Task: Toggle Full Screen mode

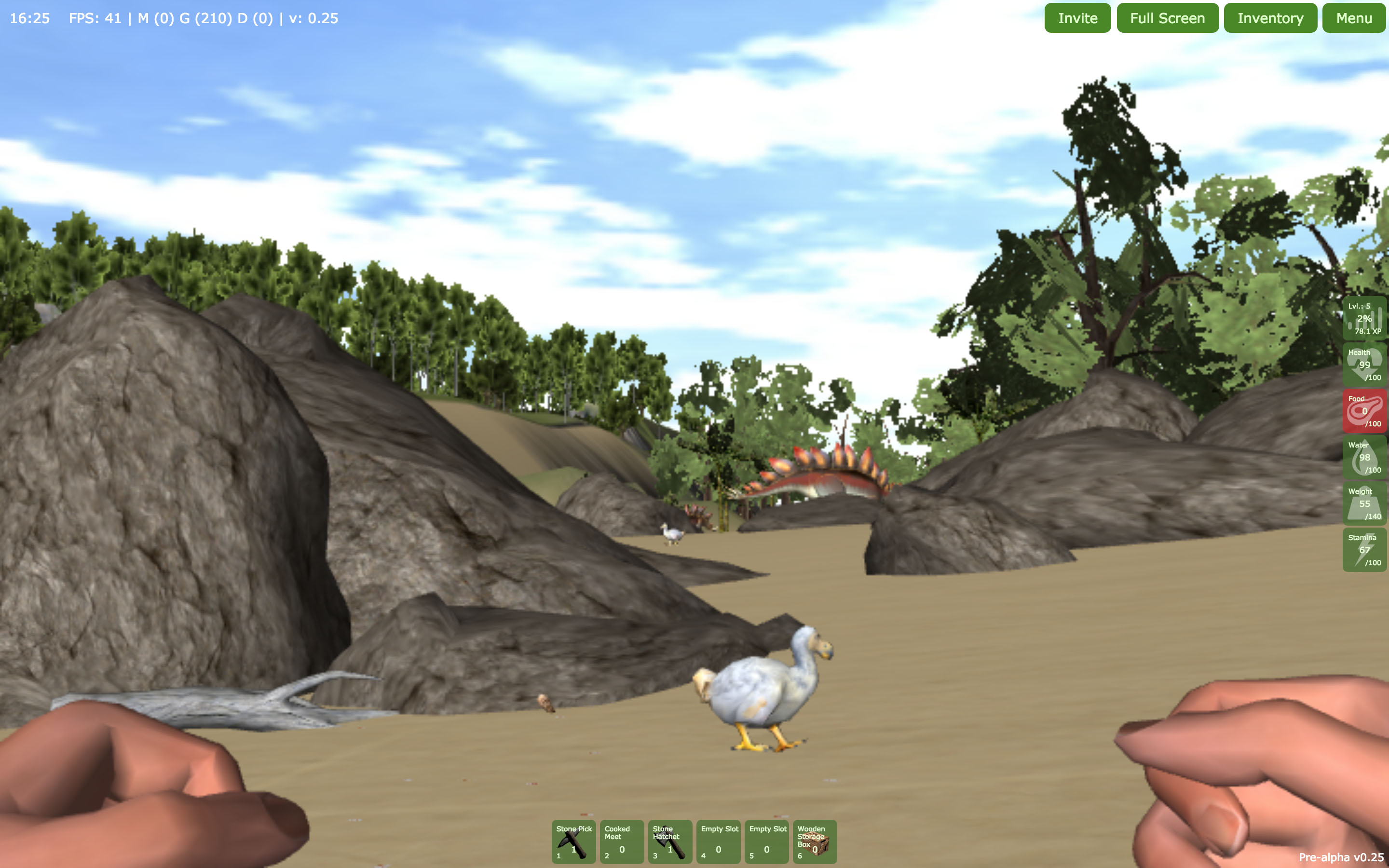Action: click(x=1167, y=18)
